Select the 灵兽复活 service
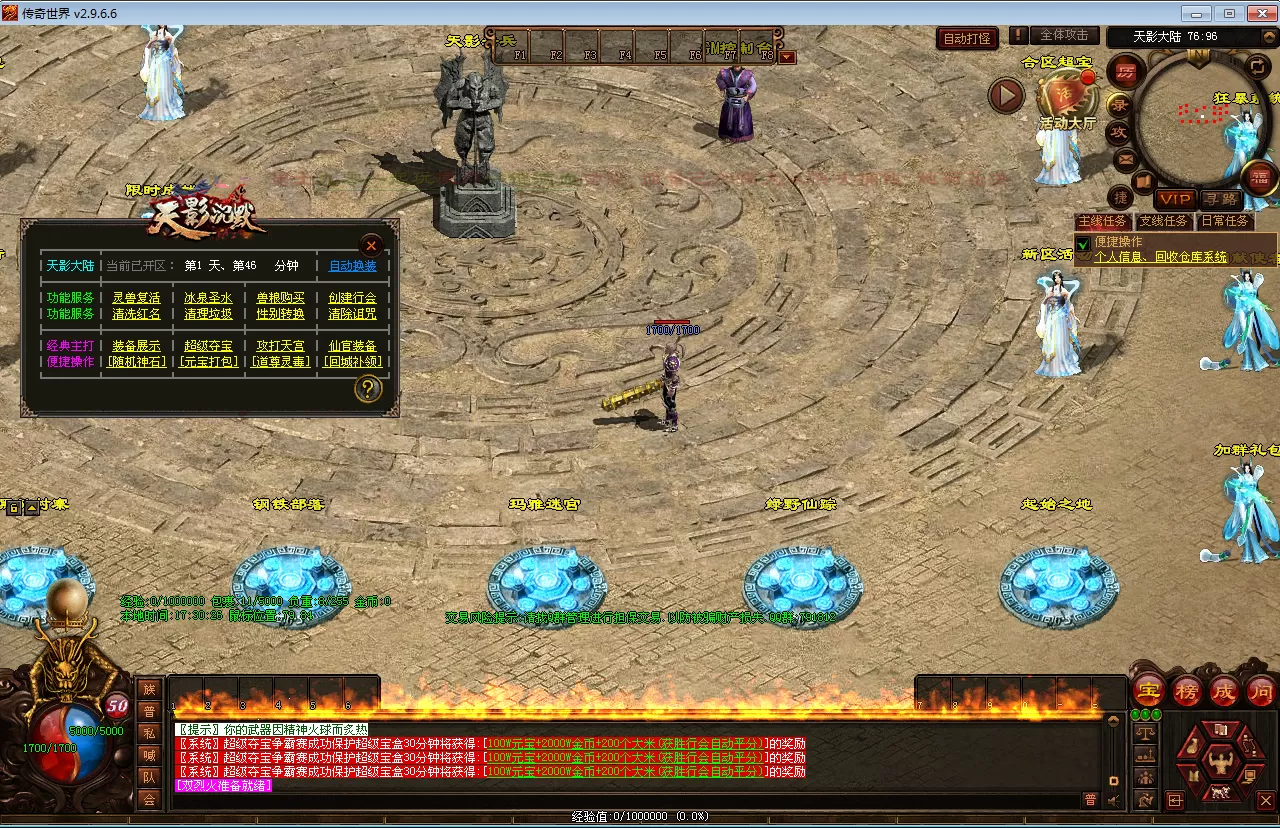Screen dimensions: 1280x828 pos(136,298)
